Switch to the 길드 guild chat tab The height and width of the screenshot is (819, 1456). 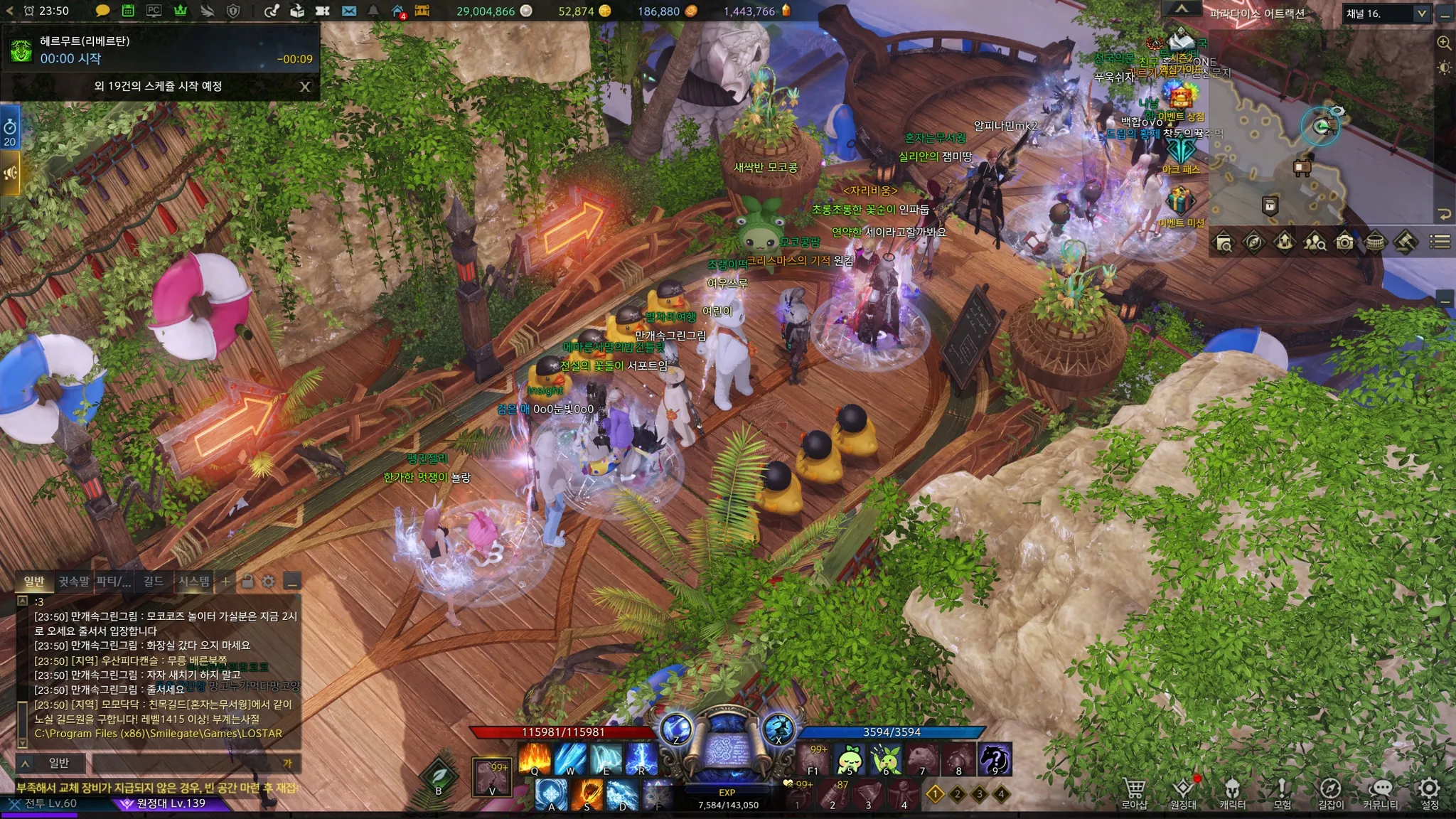(x=153, y=582)
